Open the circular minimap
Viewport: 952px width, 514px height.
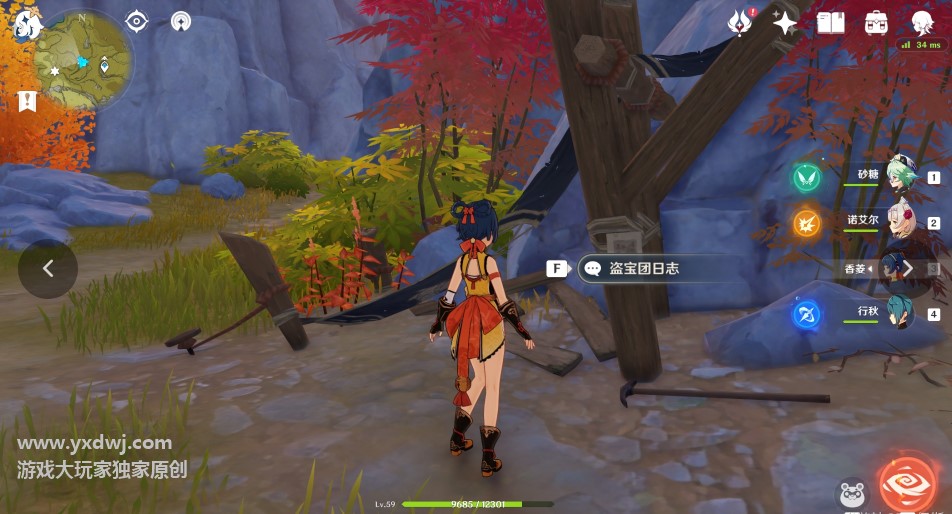[83, 59]
